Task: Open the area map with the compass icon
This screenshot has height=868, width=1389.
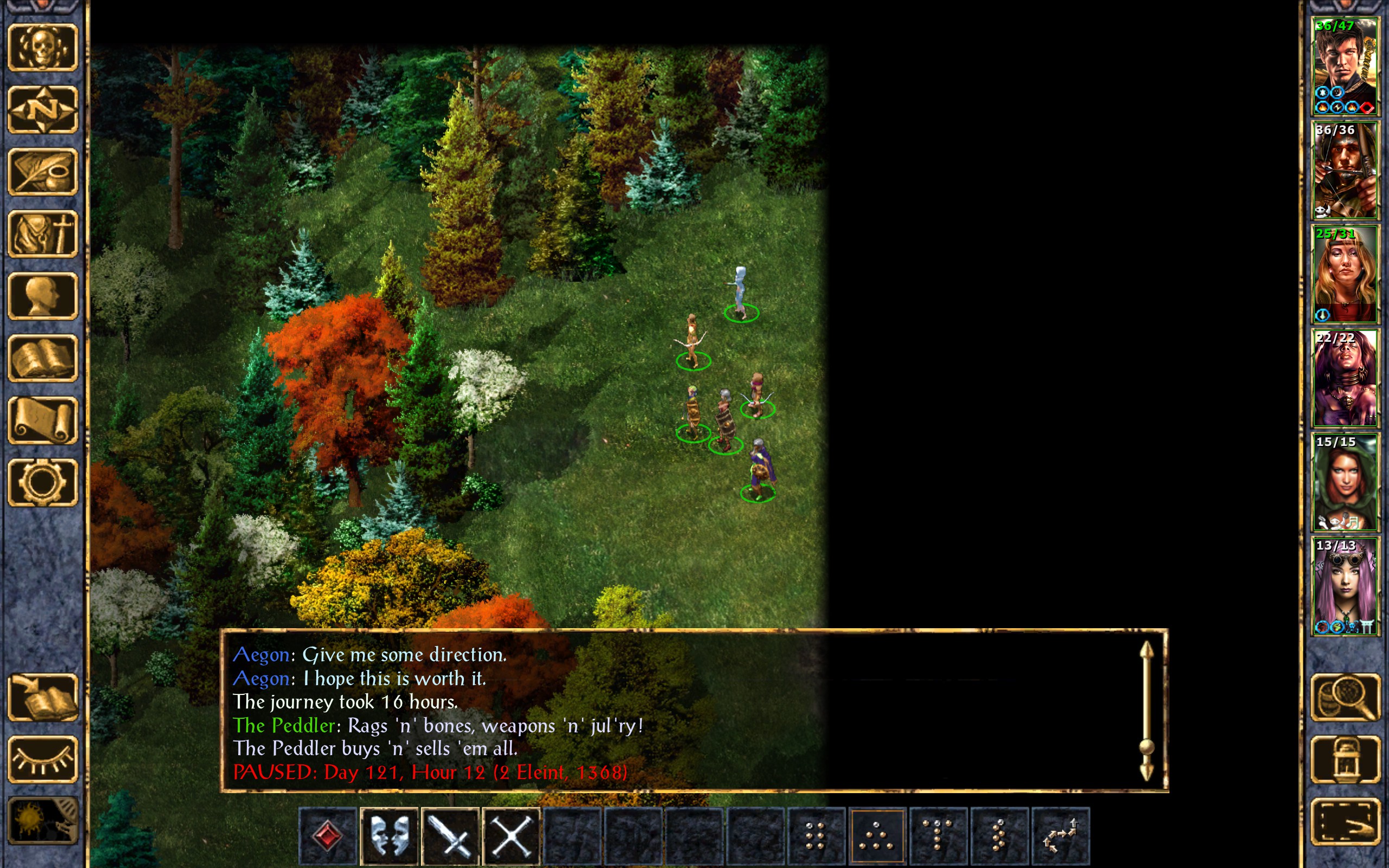Action: [42, 110]
